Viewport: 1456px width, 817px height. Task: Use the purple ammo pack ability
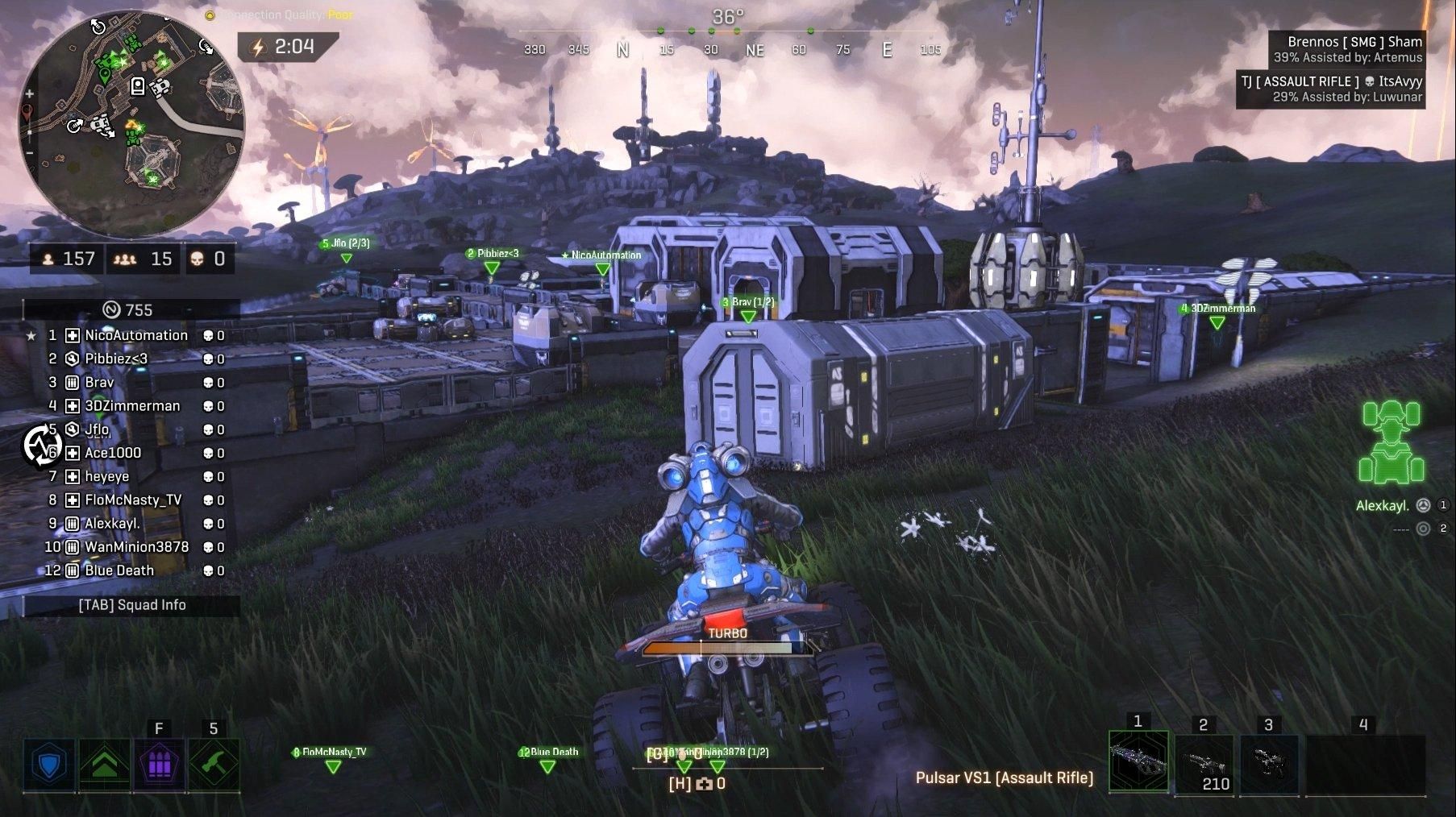pyautogui.click(x=159, y=764)
